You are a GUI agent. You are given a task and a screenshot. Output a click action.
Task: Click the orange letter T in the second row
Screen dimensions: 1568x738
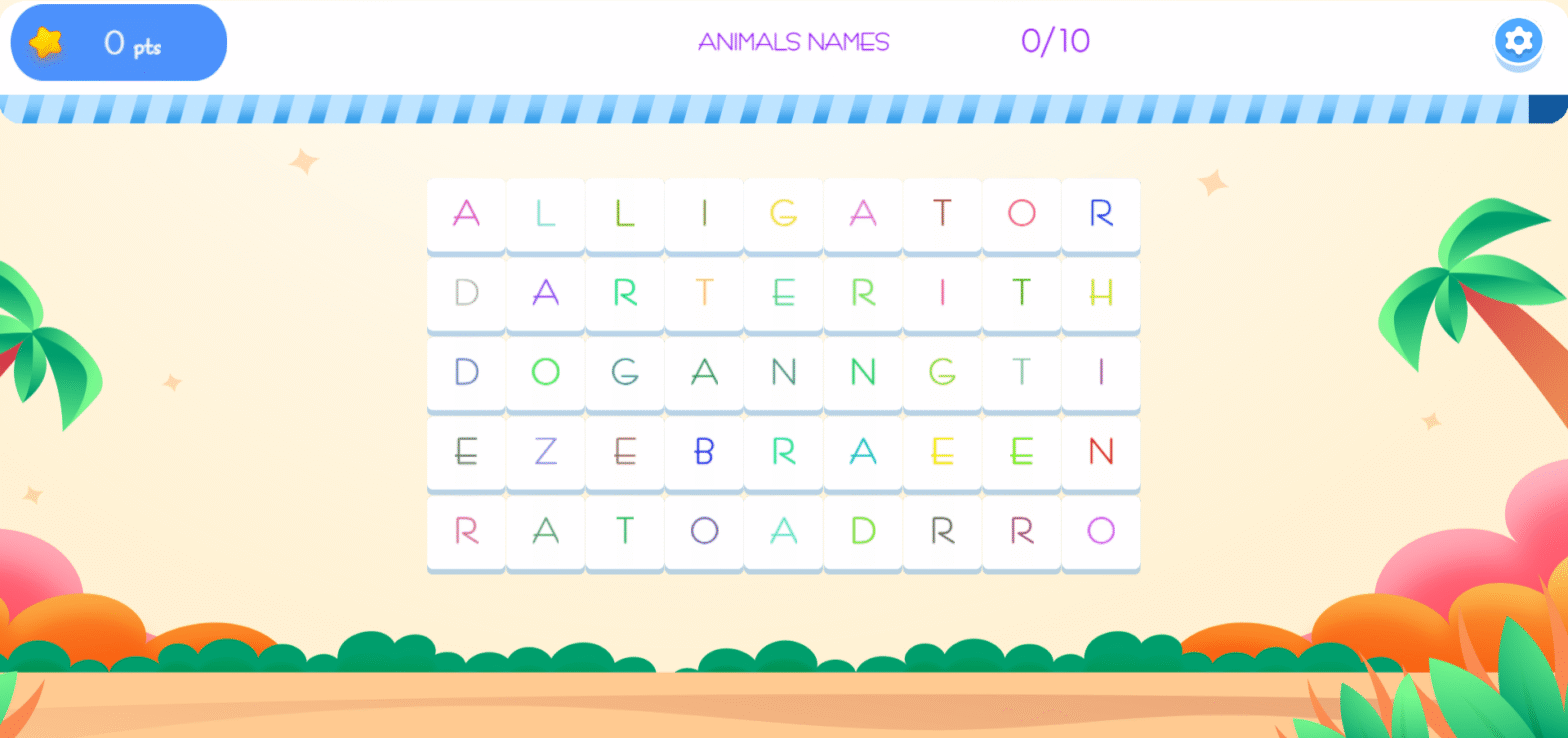pos(703,293)
